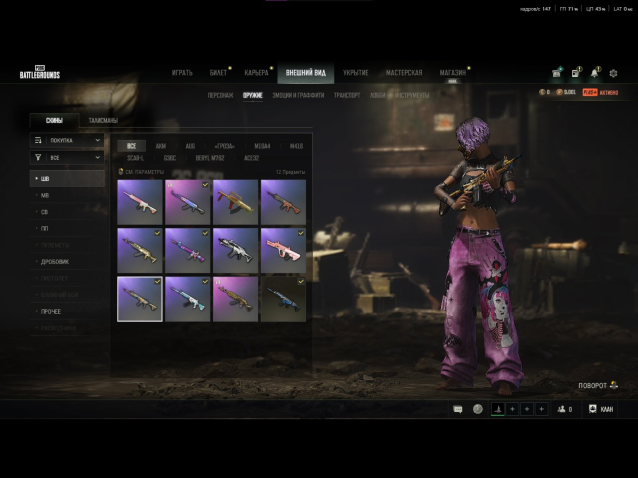Filter skins by M16A4 weapon
This screenshot has height=478, width=638.
coord(262,146)
